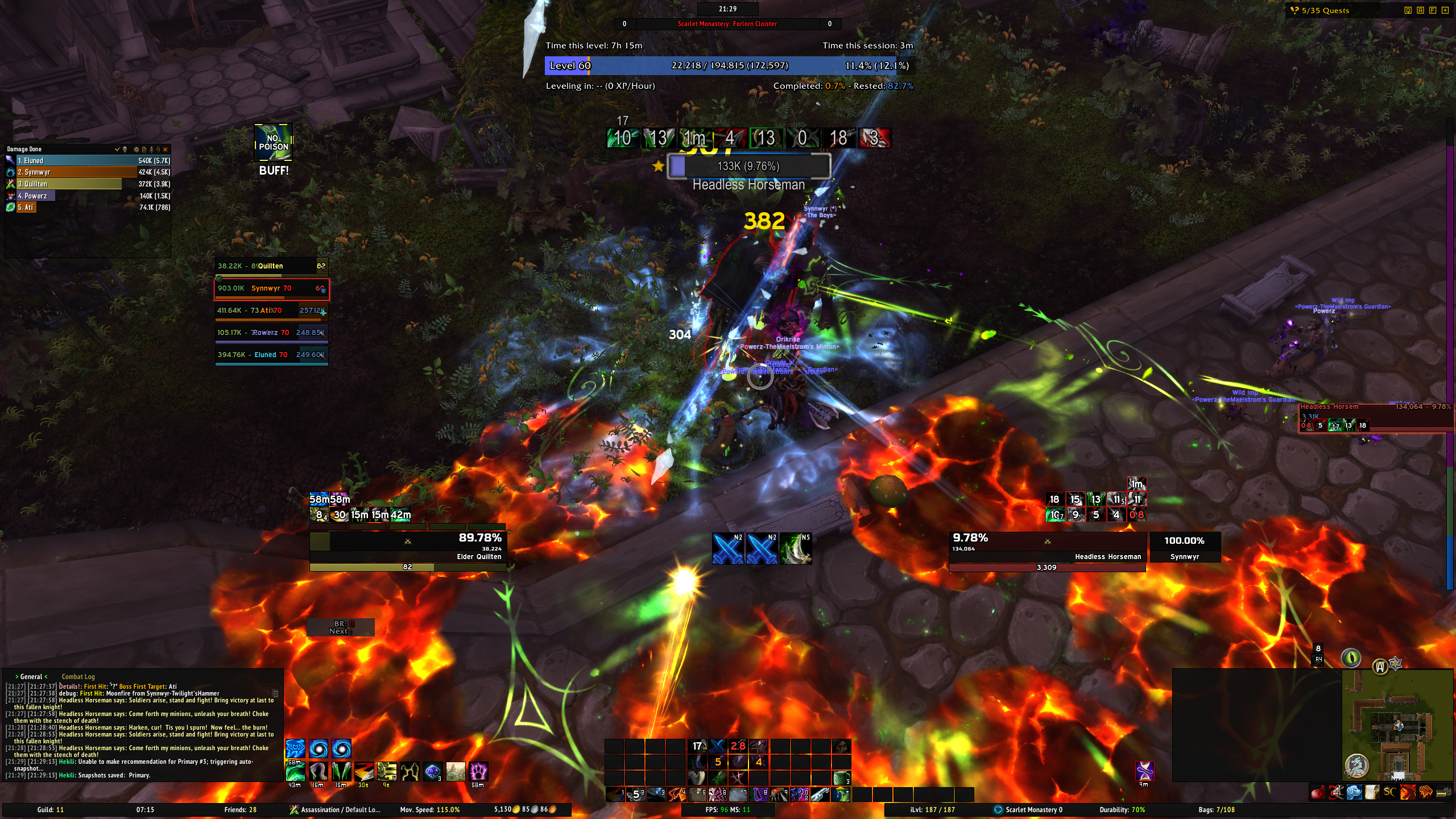Switch to the Combat Log chat tab
Image resolution: width=1456 pixels, height=819 pixels.
(x=78, y=677)
